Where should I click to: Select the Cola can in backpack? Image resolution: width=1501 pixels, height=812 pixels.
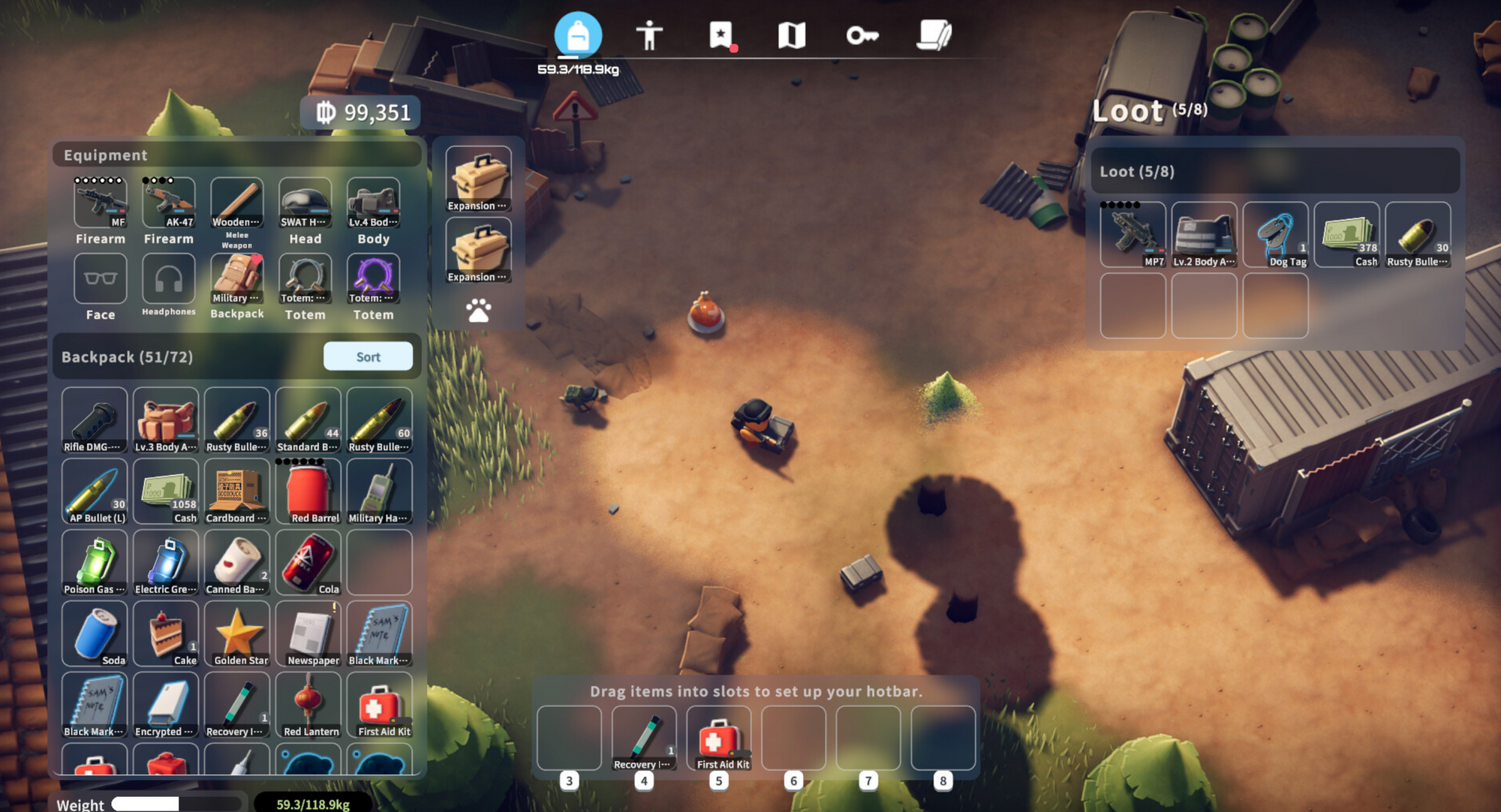[x=308, y=563]
